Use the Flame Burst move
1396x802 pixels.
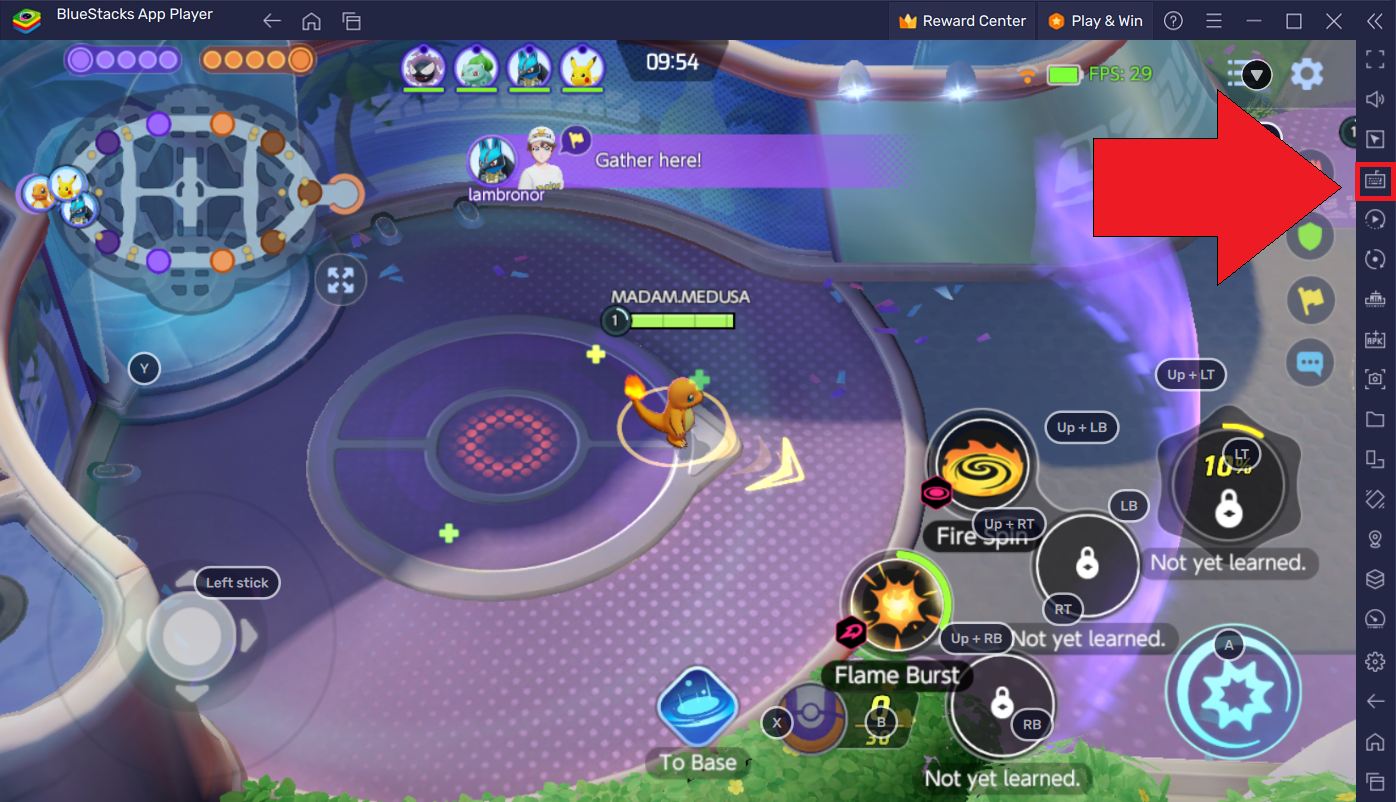(x=895, y=606)
